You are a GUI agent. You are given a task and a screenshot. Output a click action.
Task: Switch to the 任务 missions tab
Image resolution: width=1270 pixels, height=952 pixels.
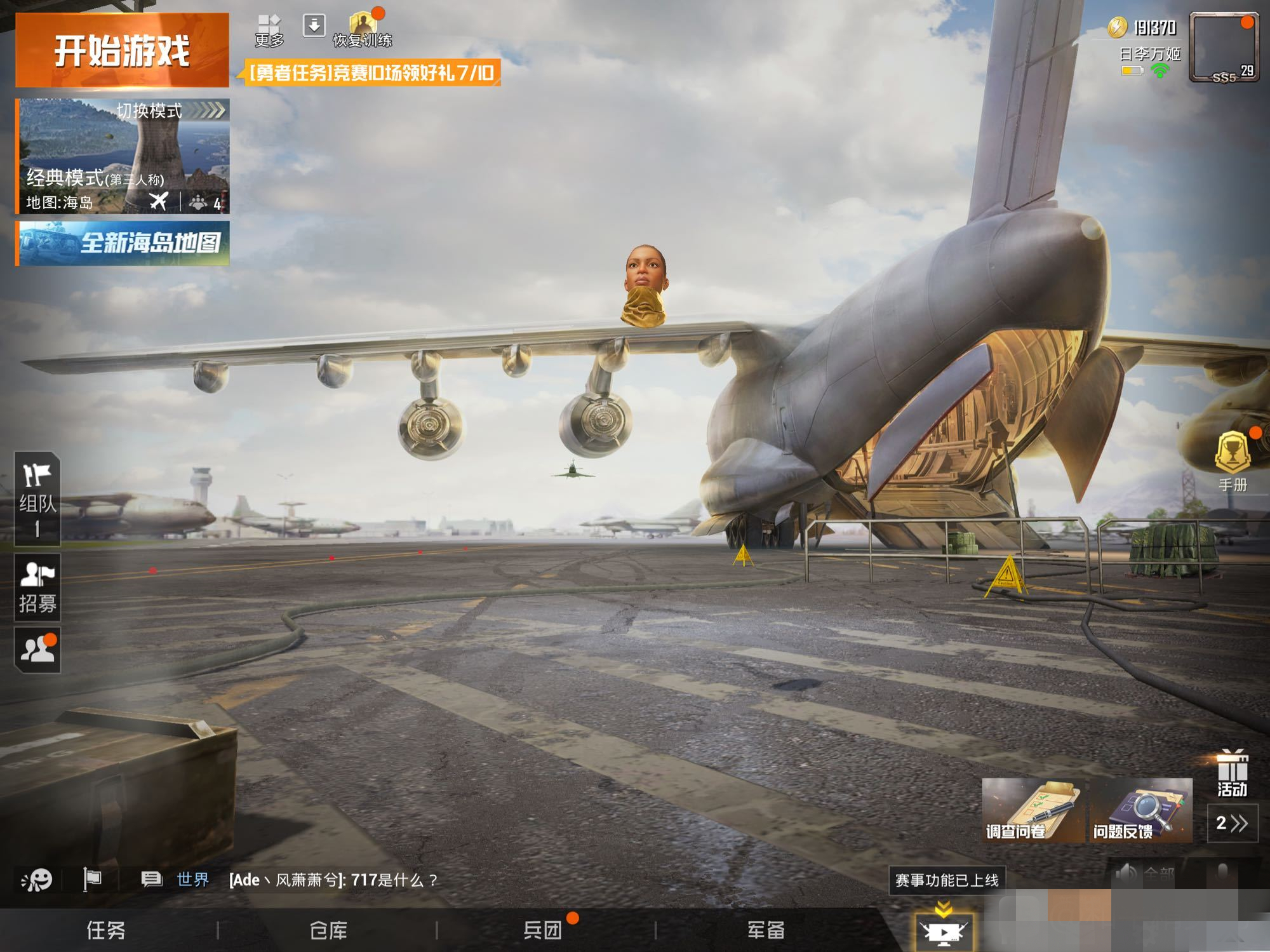coord(106,930)
